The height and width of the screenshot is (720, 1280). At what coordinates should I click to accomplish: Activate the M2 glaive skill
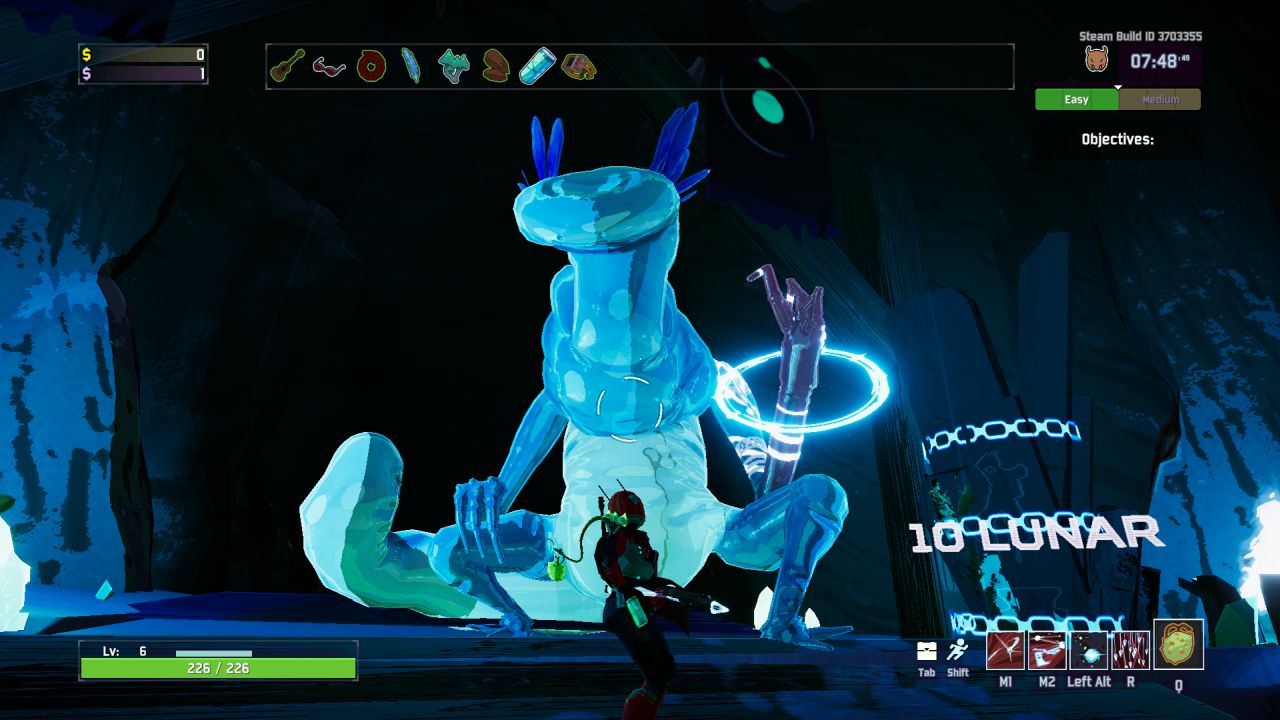click(1046, 650)
